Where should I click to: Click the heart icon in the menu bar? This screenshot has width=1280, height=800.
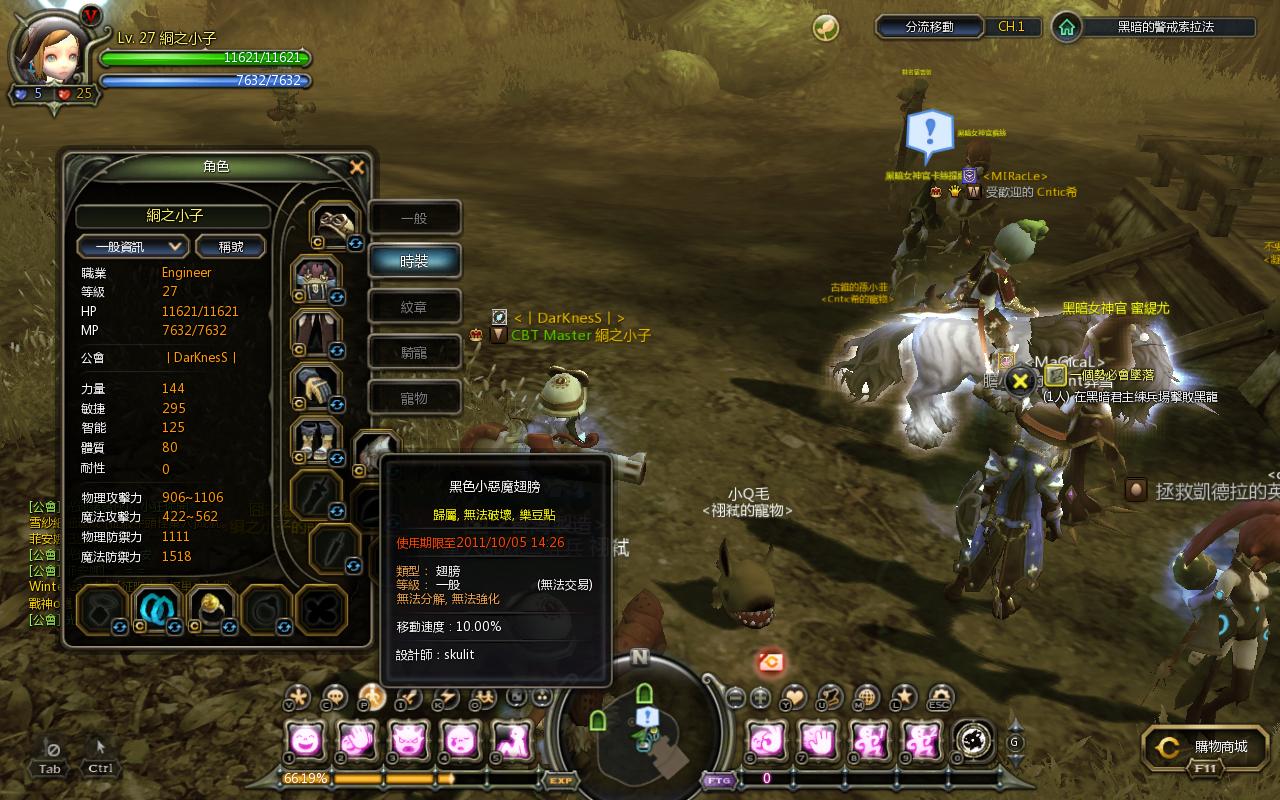(x=793, y=696)
